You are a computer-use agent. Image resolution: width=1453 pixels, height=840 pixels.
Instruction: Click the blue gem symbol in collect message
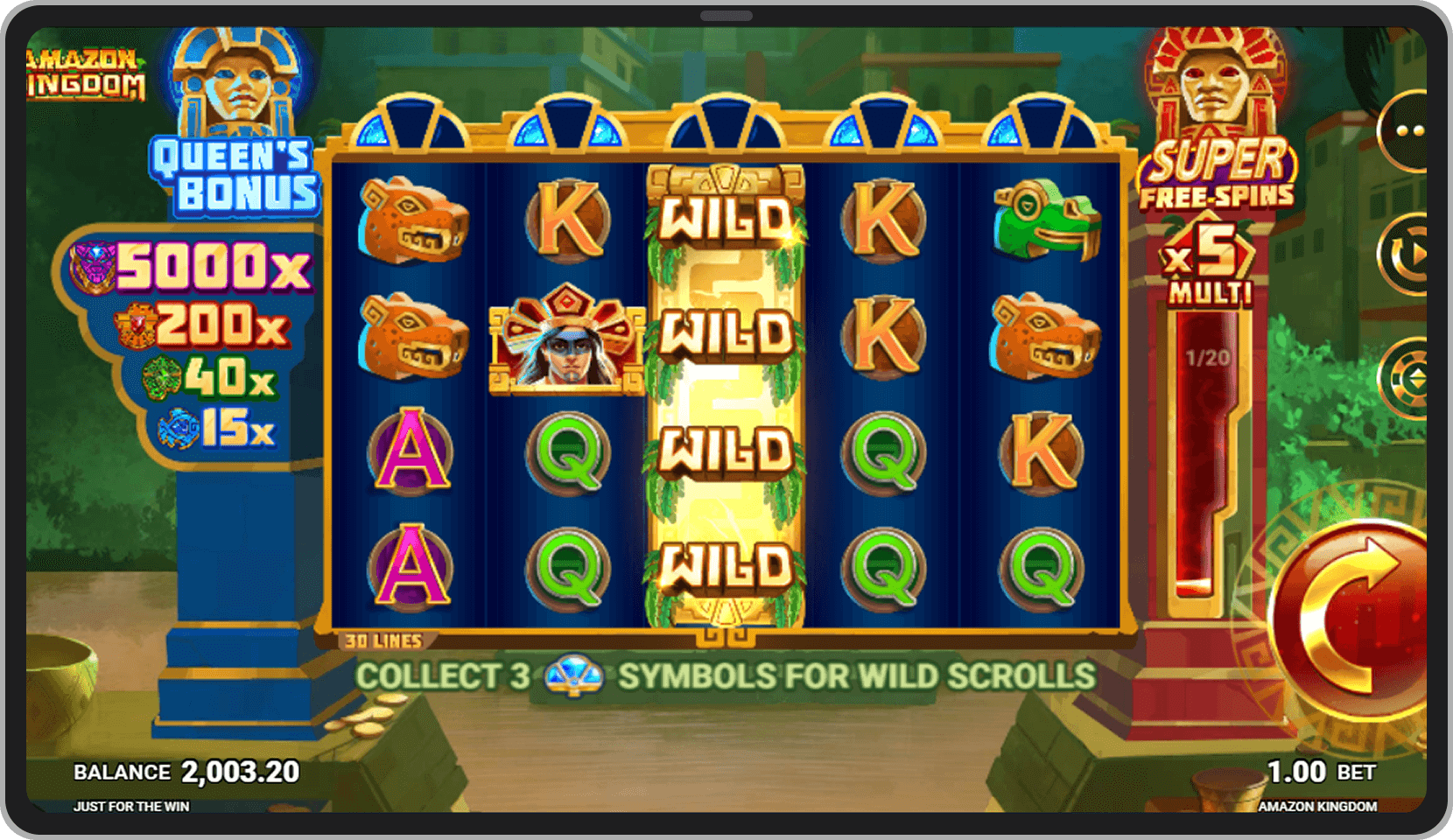click(x=573, y=676)
